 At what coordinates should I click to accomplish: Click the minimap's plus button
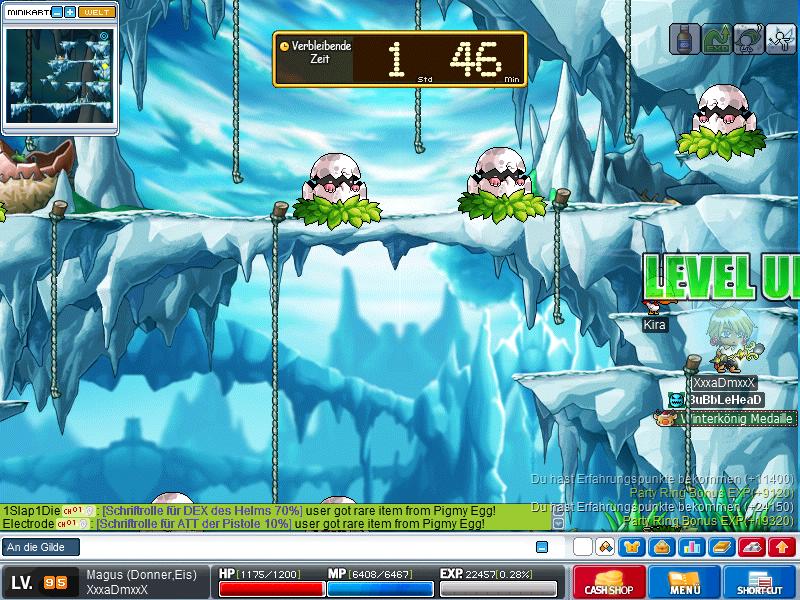(x=70, y=12)
